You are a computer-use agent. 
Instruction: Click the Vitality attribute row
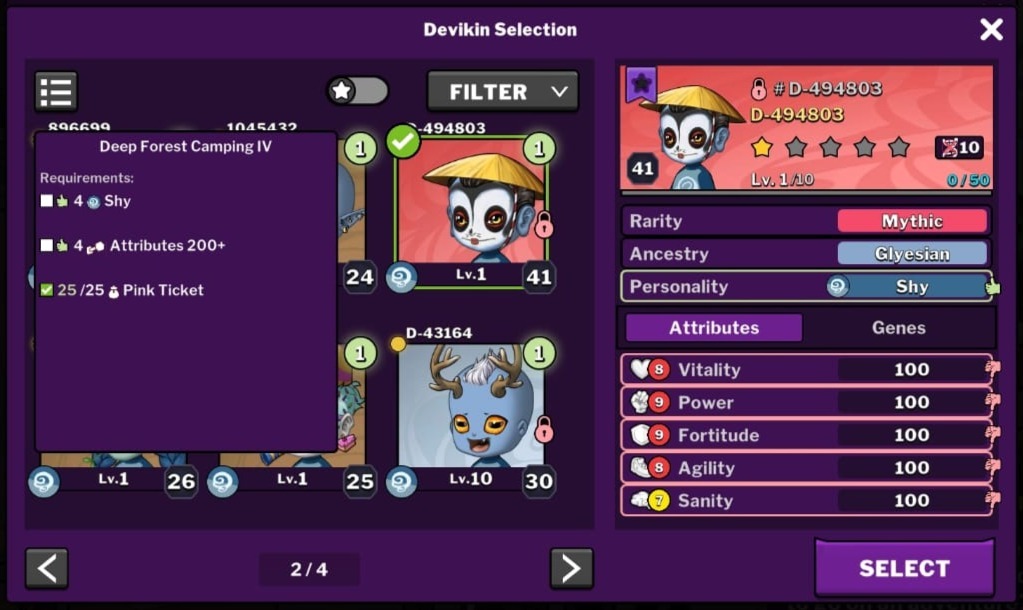[806, 370]
